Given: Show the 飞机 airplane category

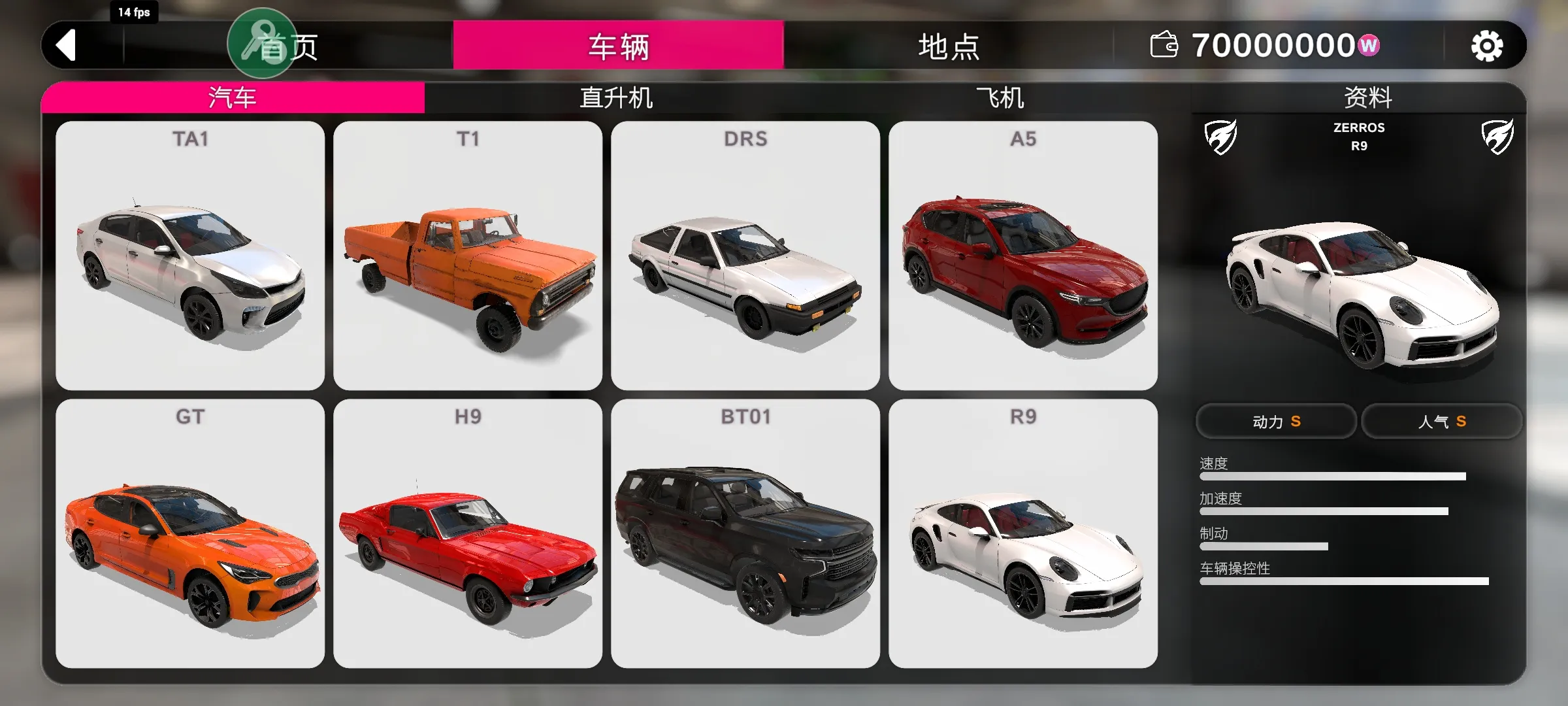Looking at the screenshot, I should (x=1000, y=98).
